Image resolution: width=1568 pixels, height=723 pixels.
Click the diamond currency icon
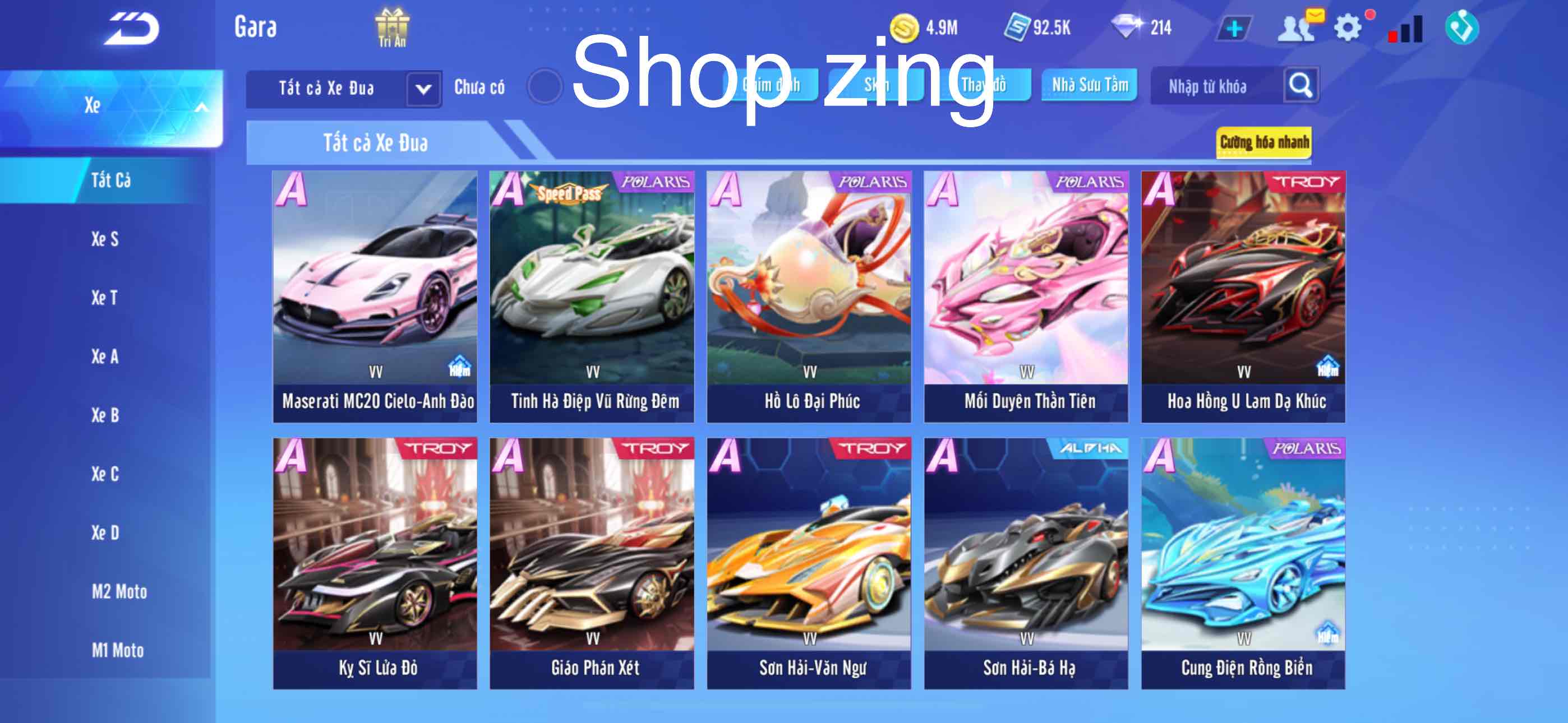1131,26
